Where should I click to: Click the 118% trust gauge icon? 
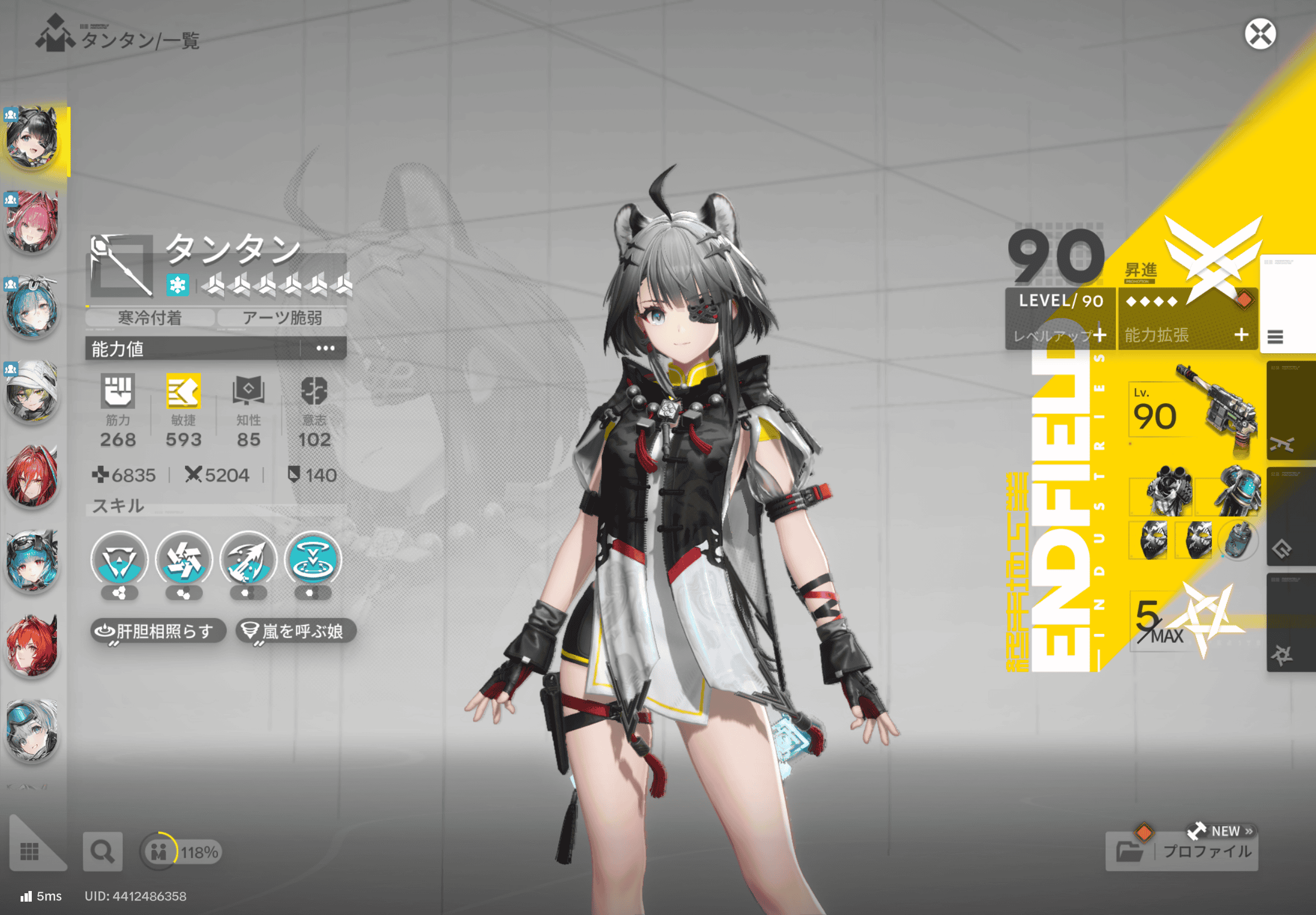coord(159,852)
